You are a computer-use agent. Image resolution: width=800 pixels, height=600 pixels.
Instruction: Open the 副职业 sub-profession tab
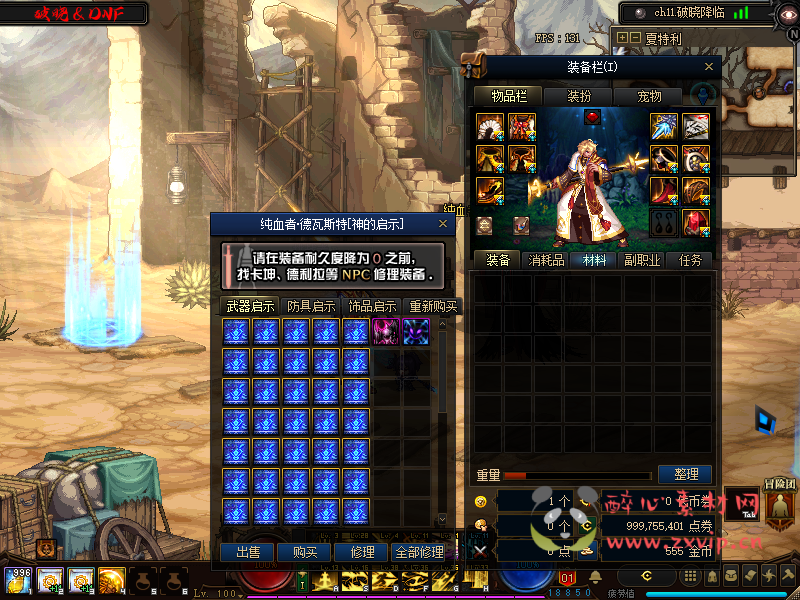click(643, 260)
